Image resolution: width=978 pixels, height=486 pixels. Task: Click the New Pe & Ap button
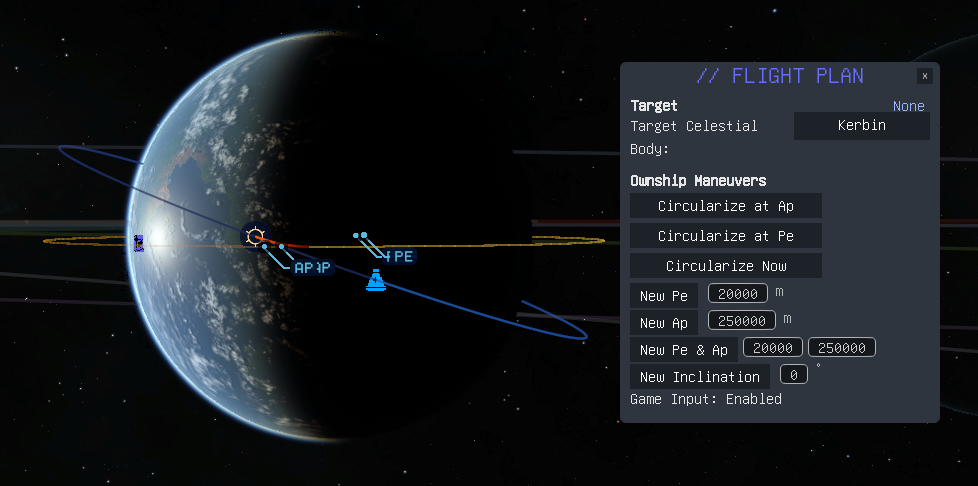684,350
